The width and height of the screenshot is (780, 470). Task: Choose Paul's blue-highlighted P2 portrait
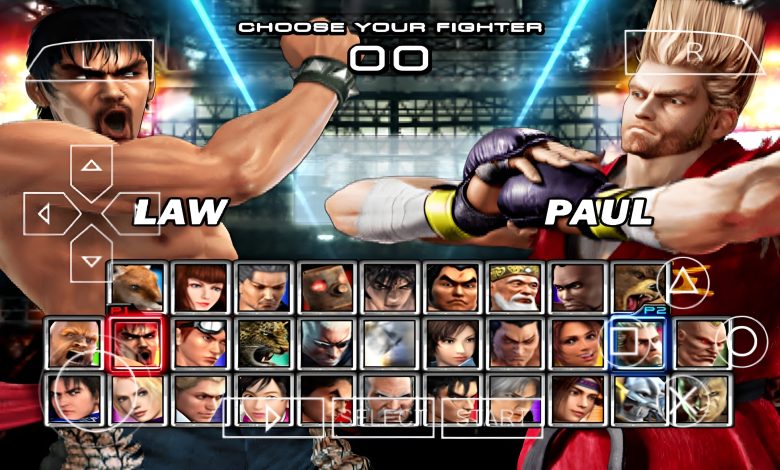pos(640,344)
